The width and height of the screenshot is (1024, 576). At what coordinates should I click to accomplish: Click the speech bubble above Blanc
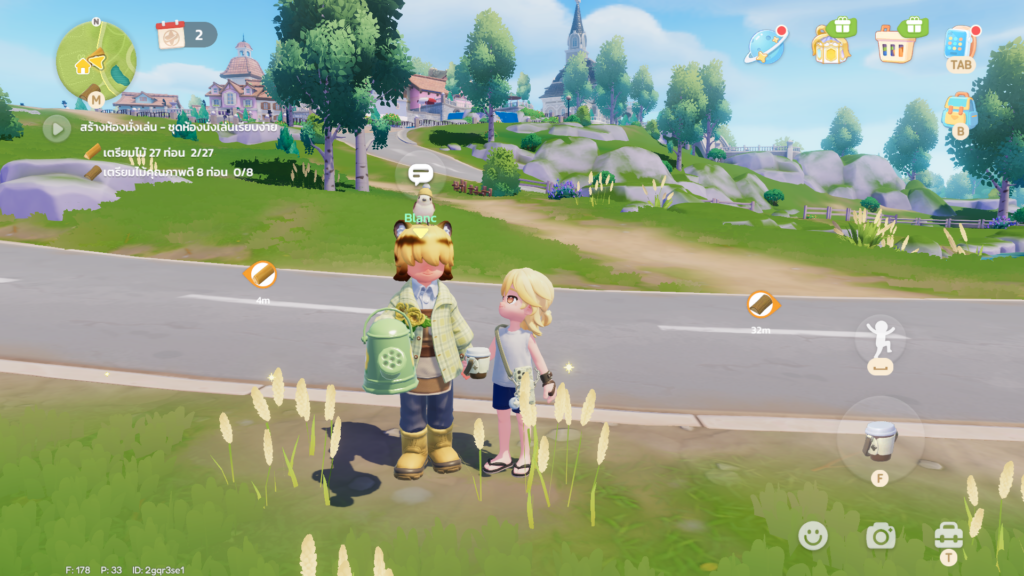click(x=420, y=174)
